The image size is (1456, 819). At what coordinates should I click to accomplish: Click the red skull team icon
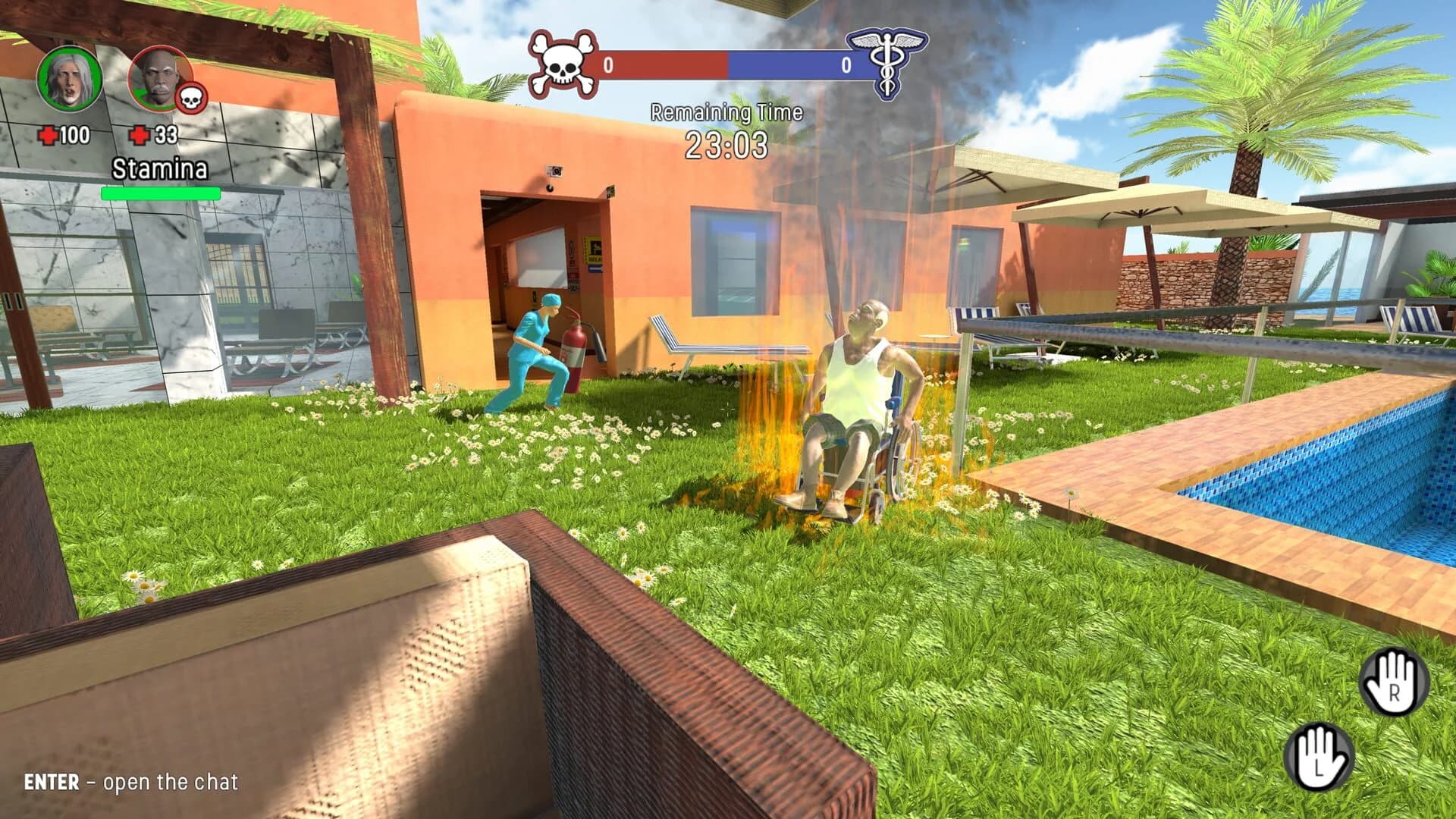[x=561, y=61]
